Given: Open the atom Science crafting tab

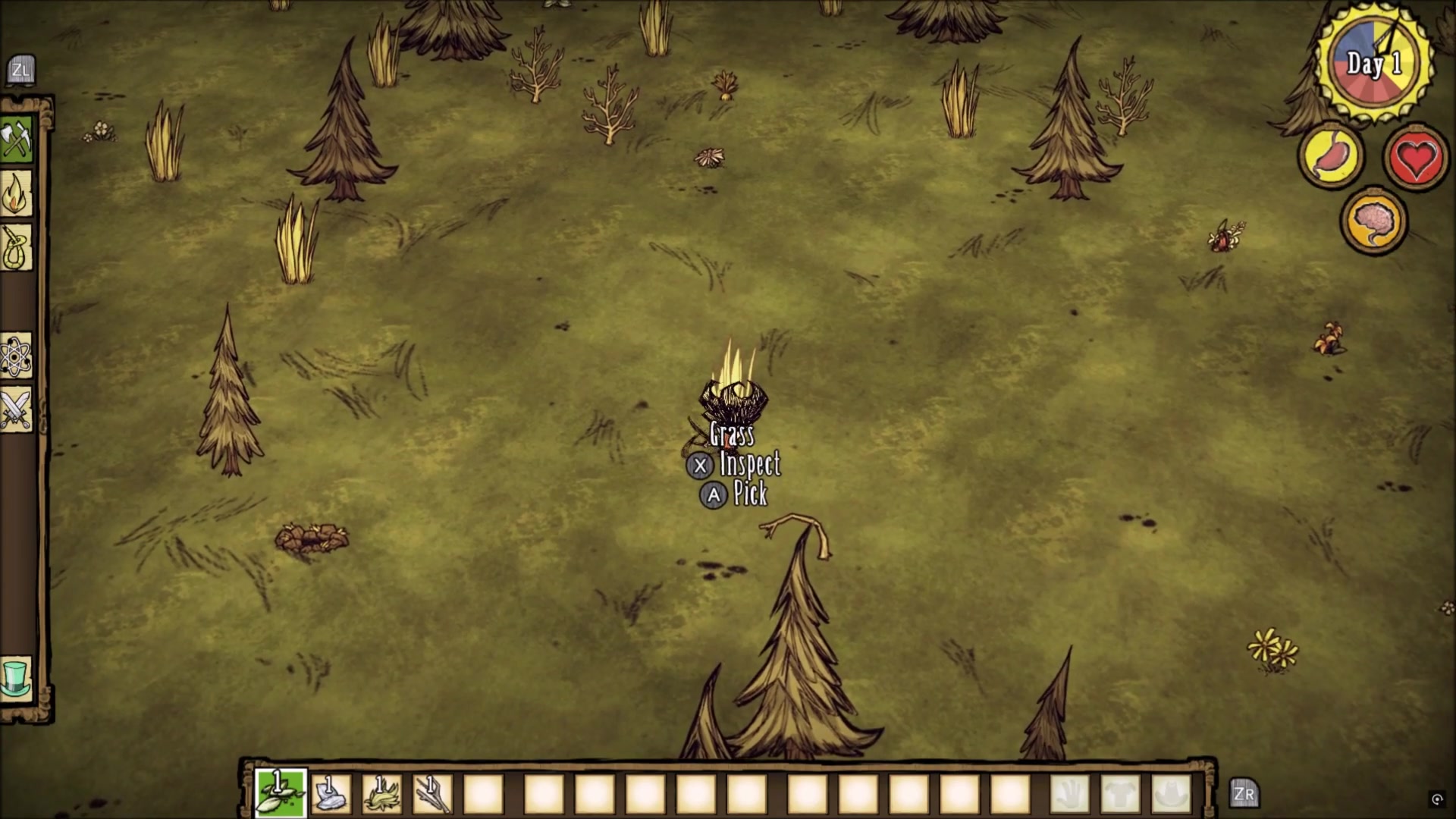Looking at the screenshot, I should 17,356.
